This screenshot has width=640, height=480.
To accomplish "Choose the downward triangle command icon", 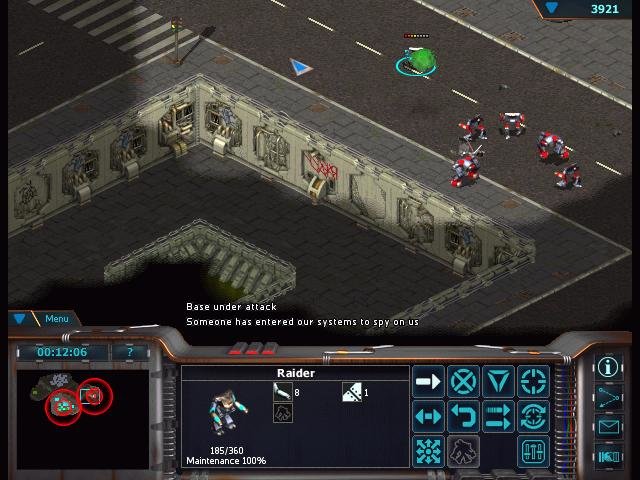I will 498,381.
